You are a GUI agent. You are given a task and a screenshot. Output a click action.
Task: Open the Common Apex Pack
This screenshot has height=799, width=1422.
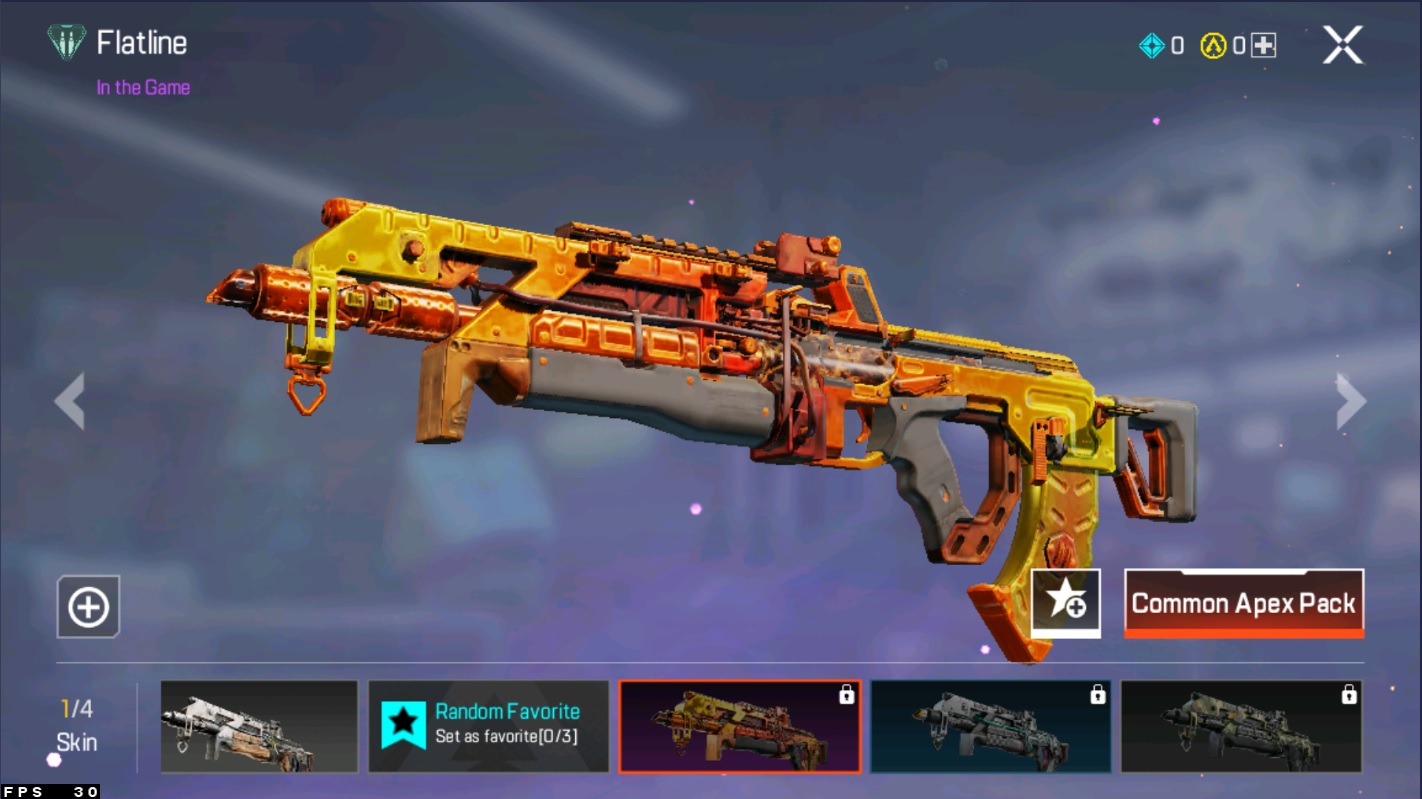pyautogui.click(x=1244, y=603)
